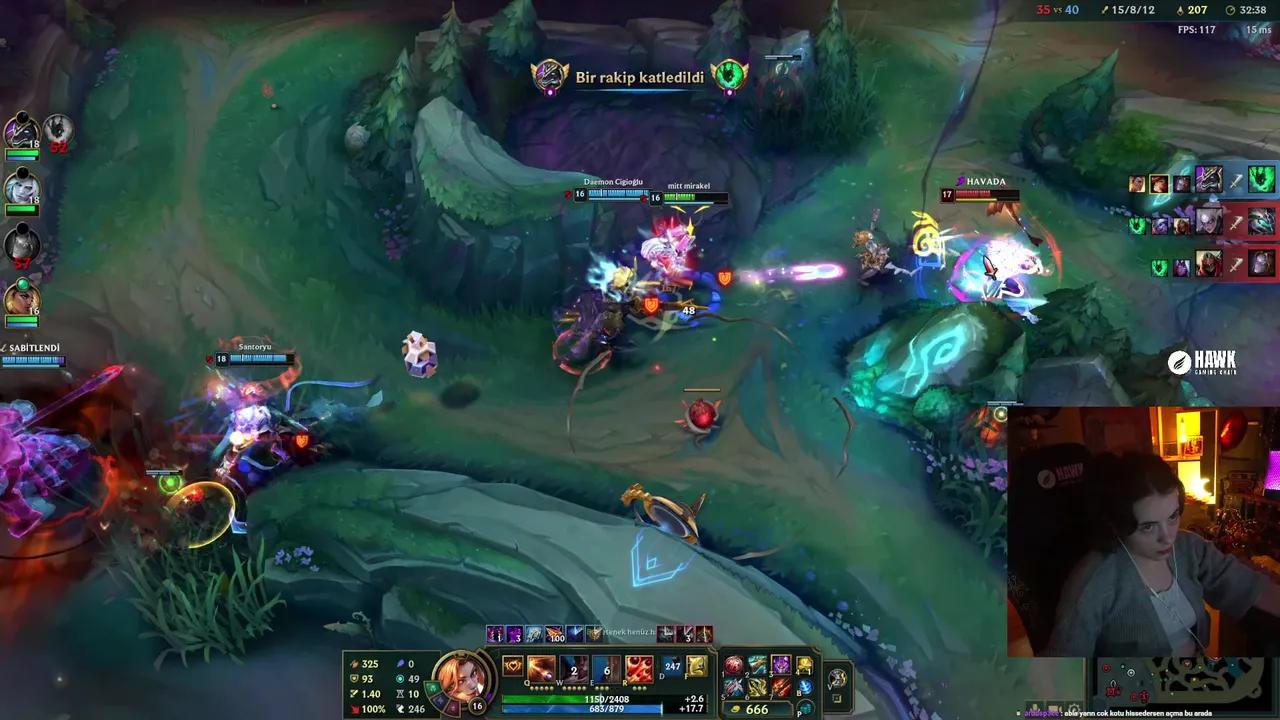The image size is (1280, 720).
Task: Use the F summoner spell icon
Action: (697, 667)
